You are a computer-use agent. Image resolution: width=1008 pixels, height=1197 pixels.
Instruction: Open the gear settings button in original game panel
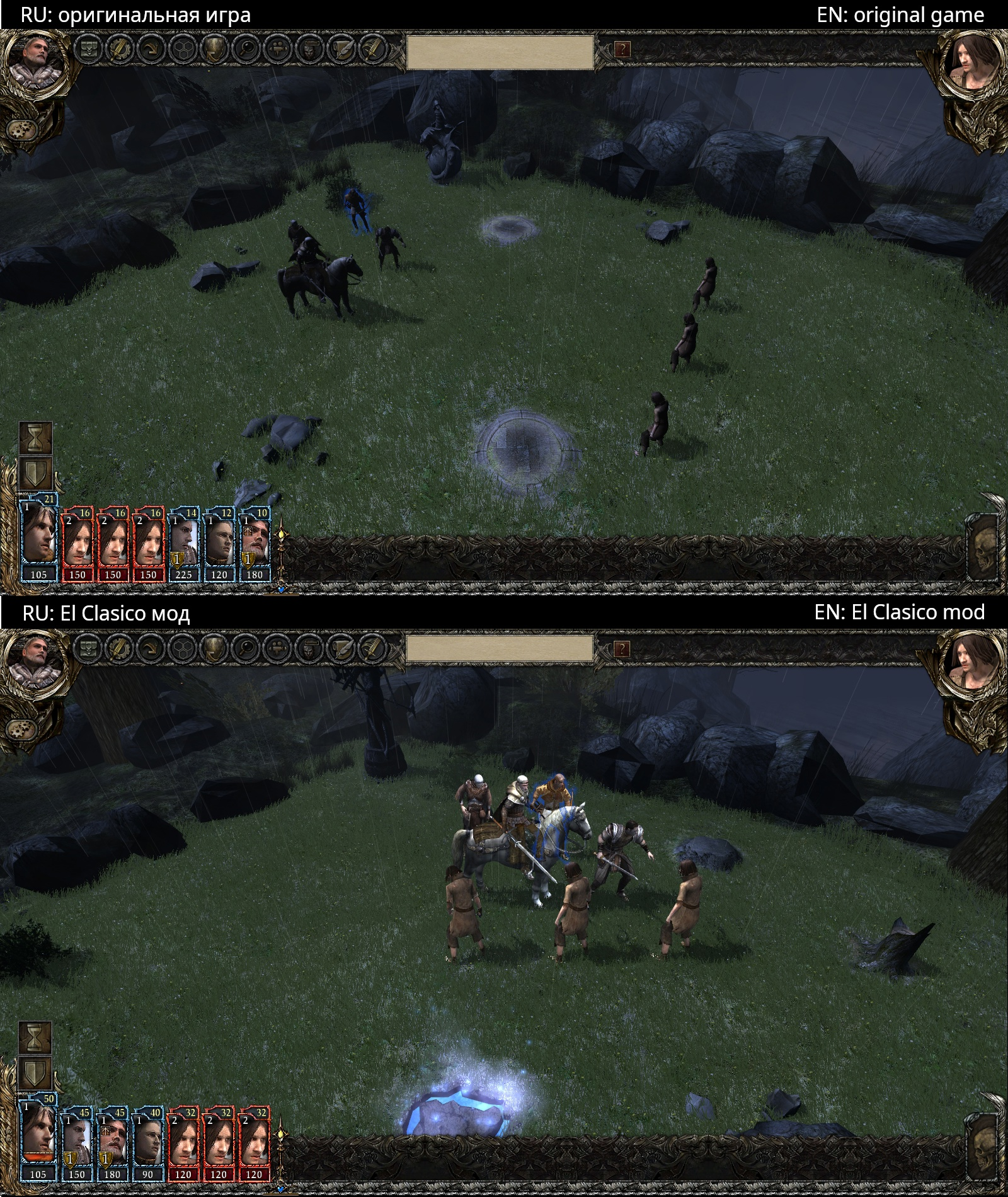21,130
